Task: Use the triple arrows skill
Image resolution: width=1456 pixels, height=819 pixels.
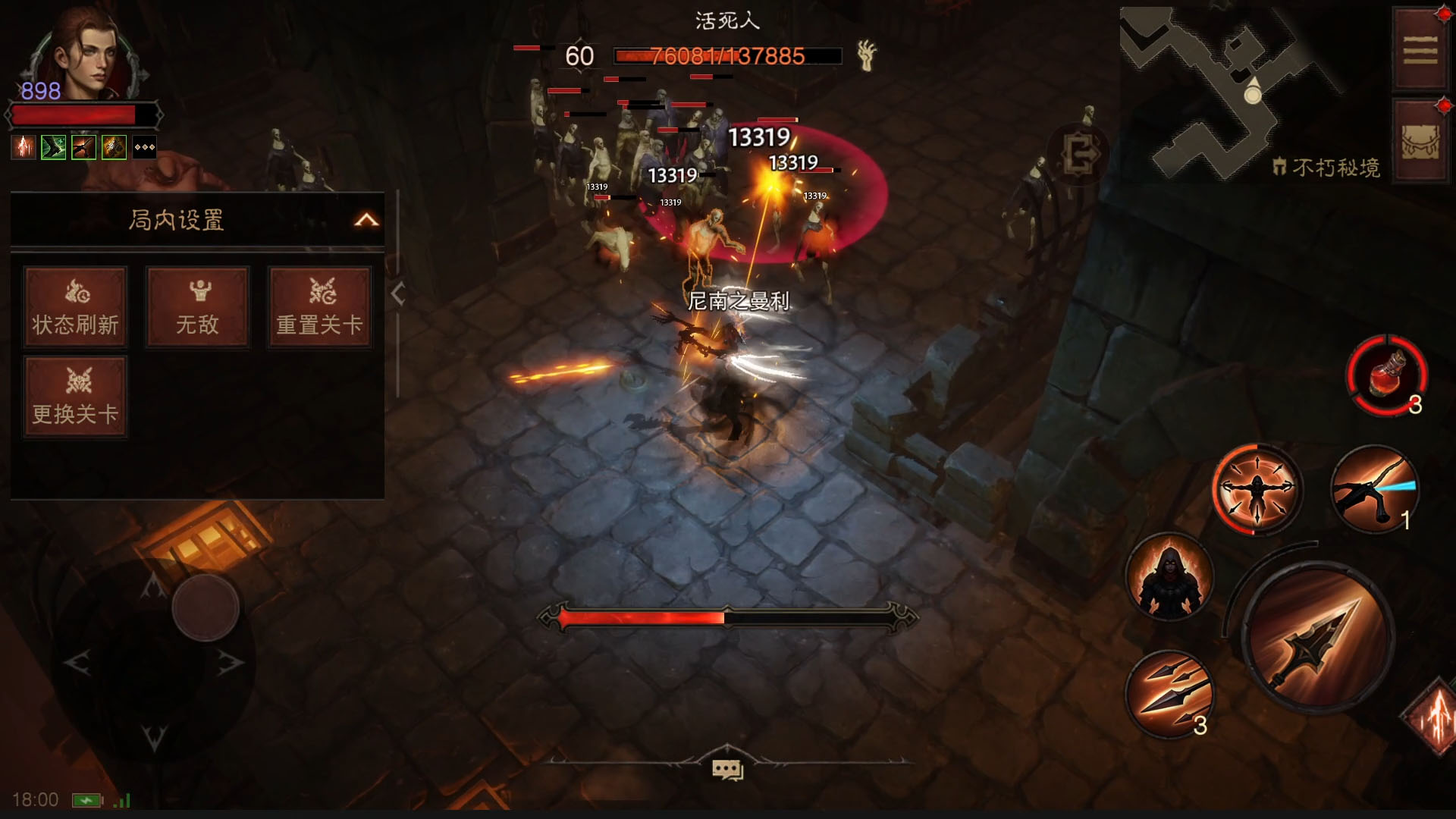Action: [1169, 694]
